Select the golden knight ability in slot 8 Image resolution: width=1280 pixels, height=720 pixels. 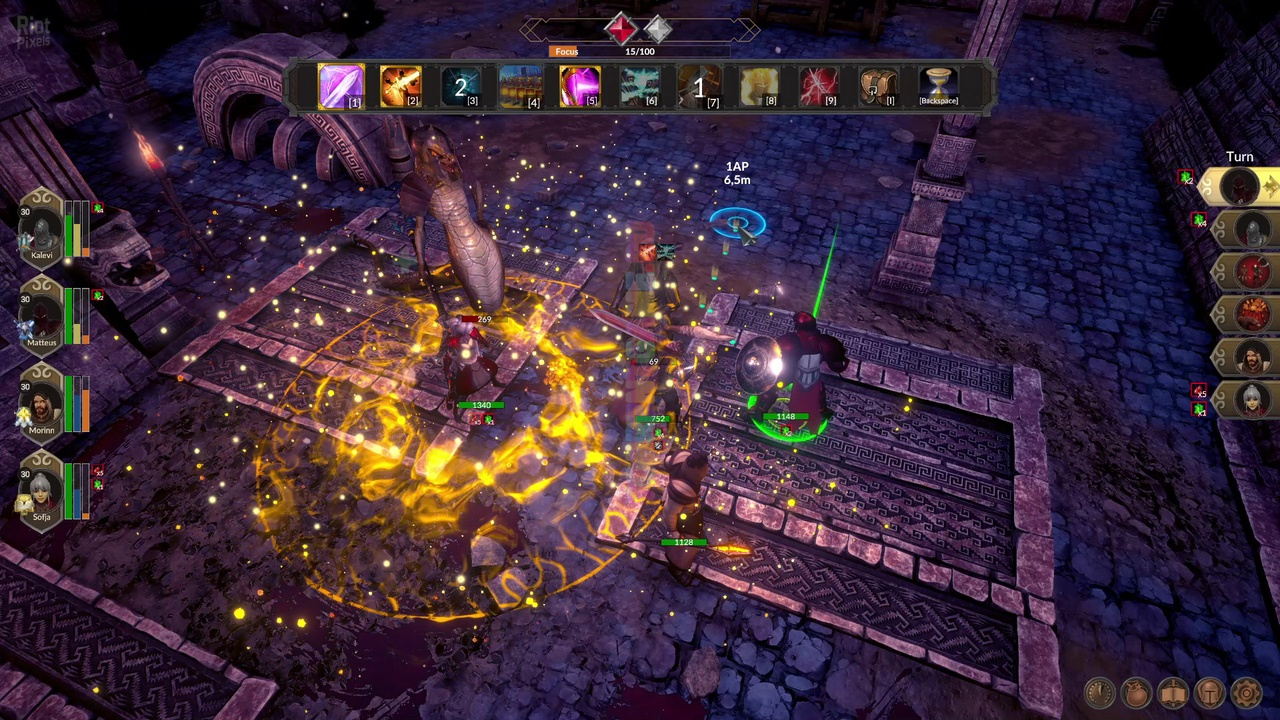(x=759, y=85)
